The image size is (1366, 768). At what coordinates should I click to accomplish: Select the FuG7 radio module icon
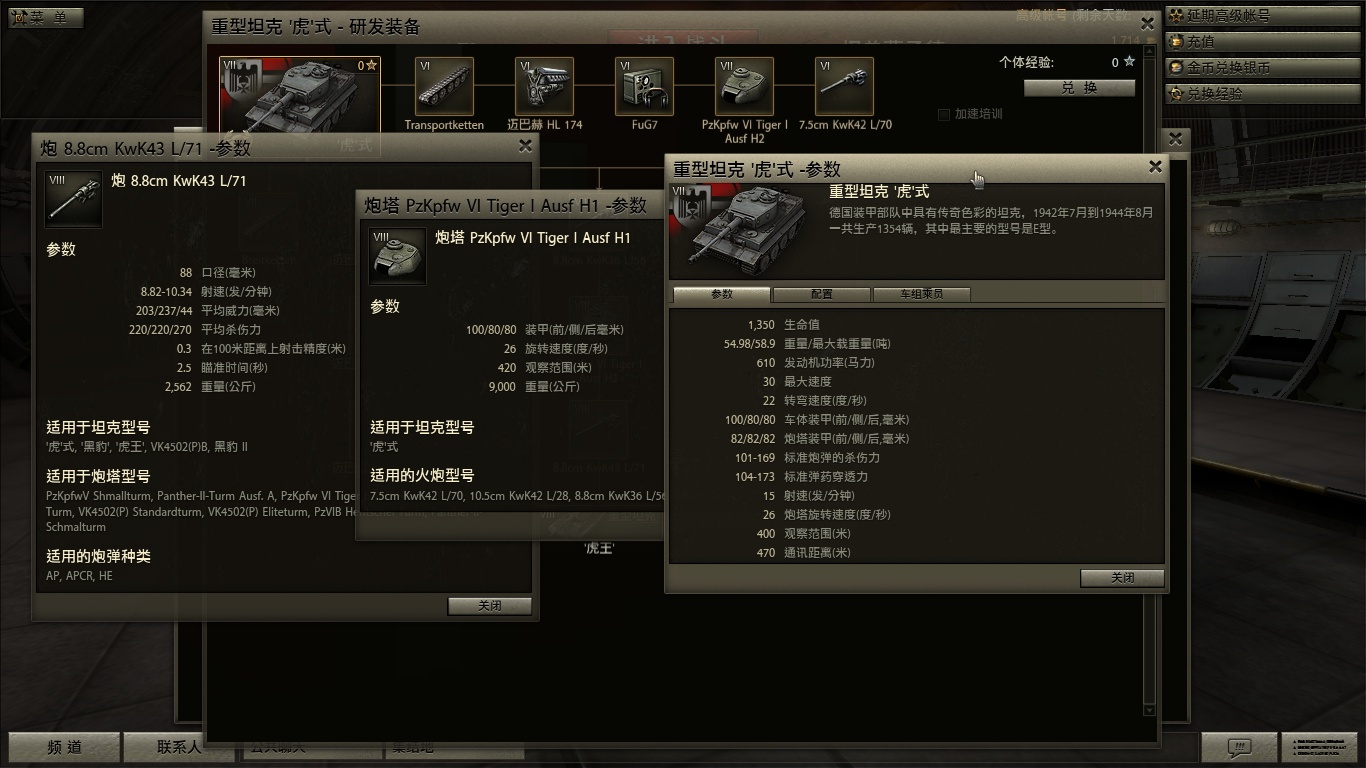643,87
